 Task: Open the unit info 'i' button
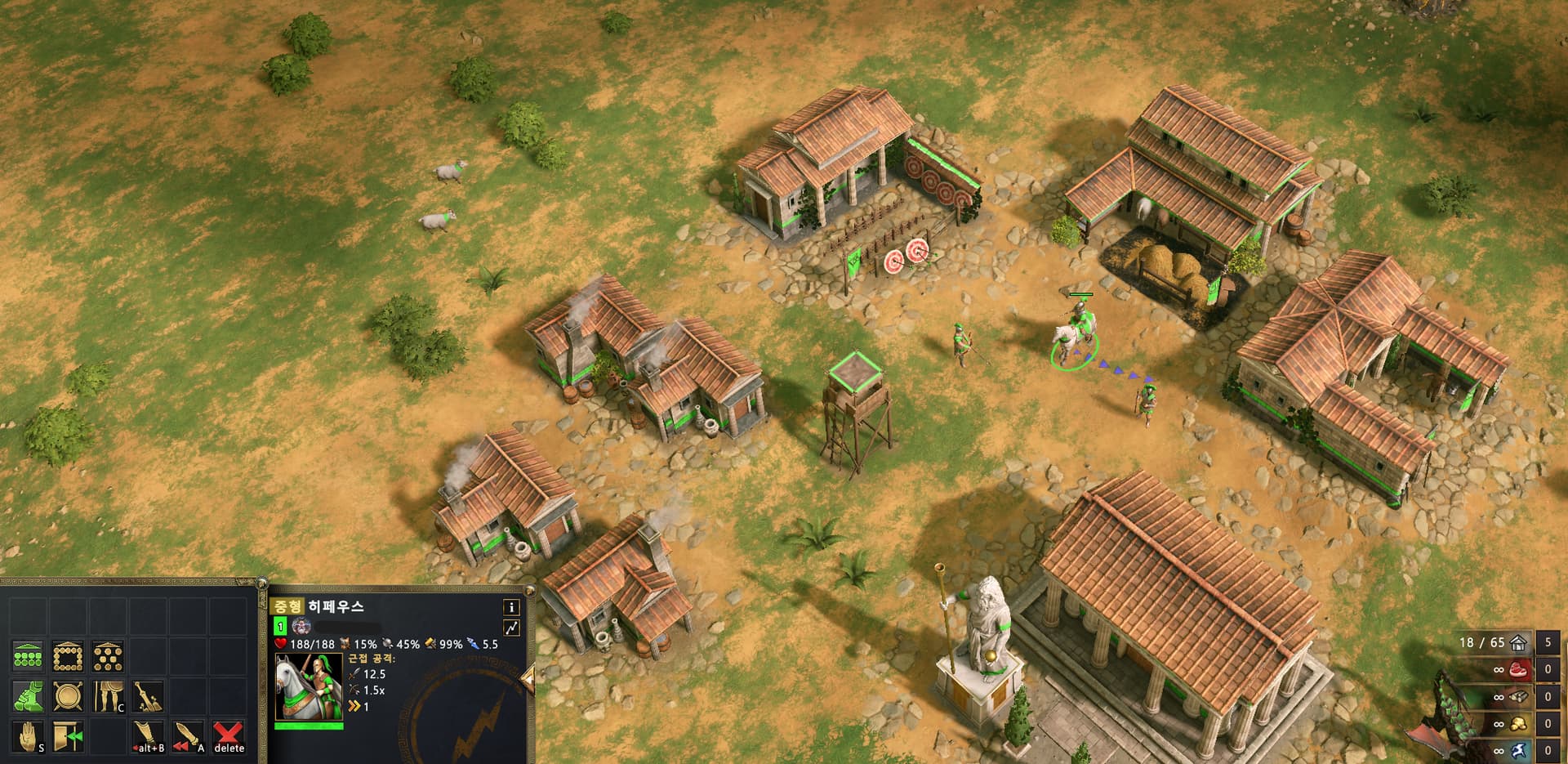(511, 607)
